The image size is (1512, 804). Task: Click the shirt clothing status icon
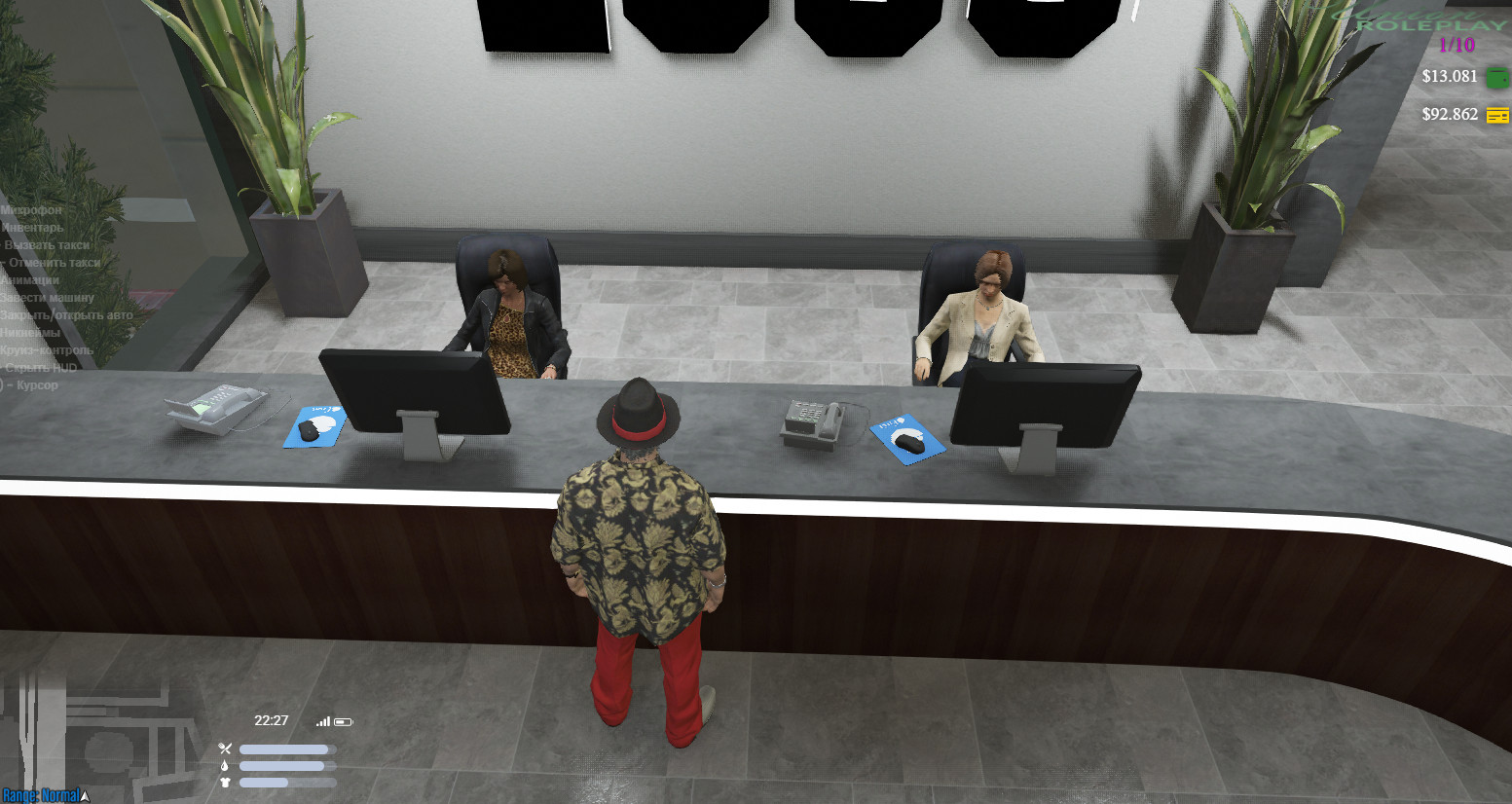(x=225, y=782)
